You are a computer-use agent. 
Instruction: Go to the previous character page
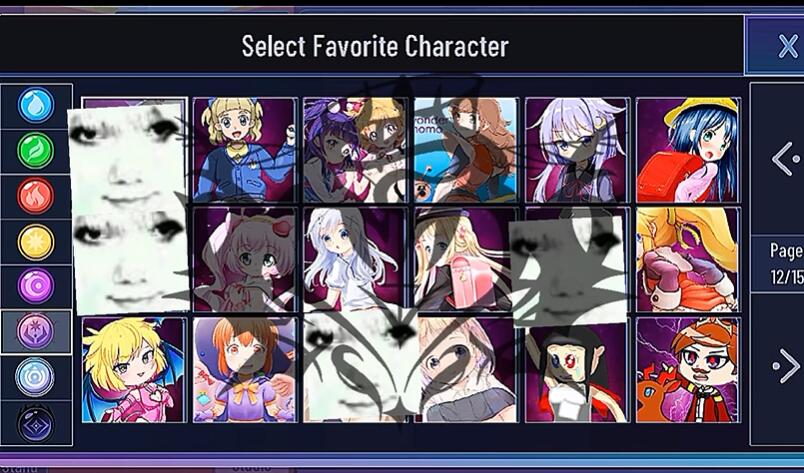click(x=784, y=157)
